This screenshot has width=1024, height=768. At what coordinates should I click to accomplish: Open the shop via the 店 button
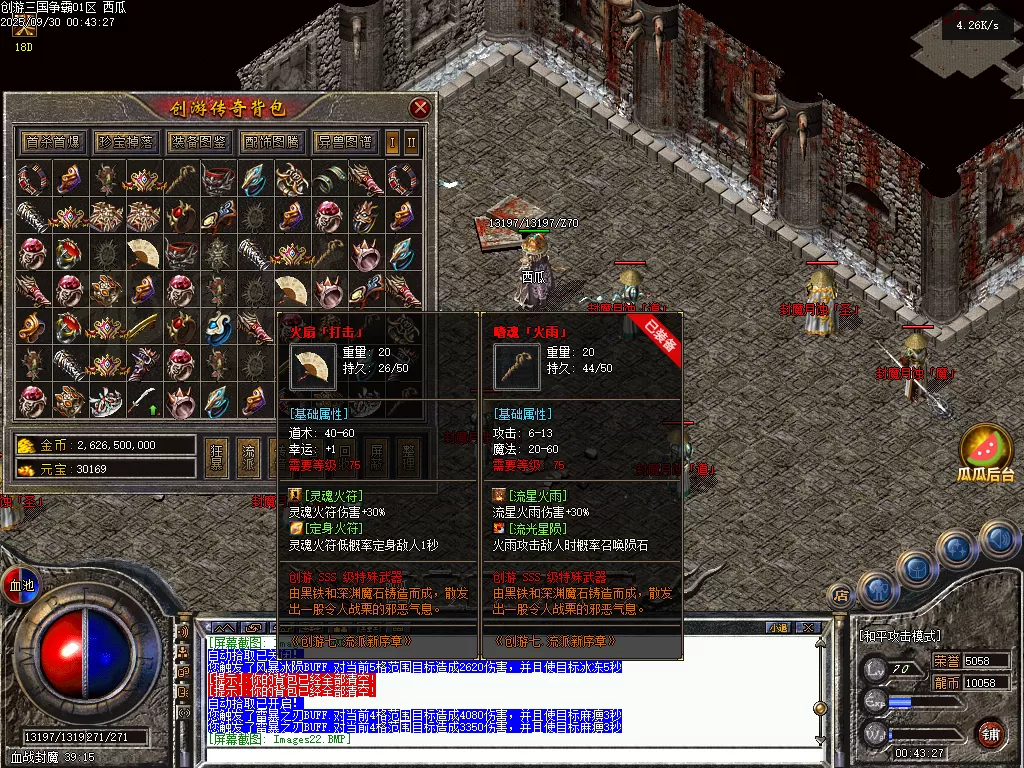coord(841,596)
